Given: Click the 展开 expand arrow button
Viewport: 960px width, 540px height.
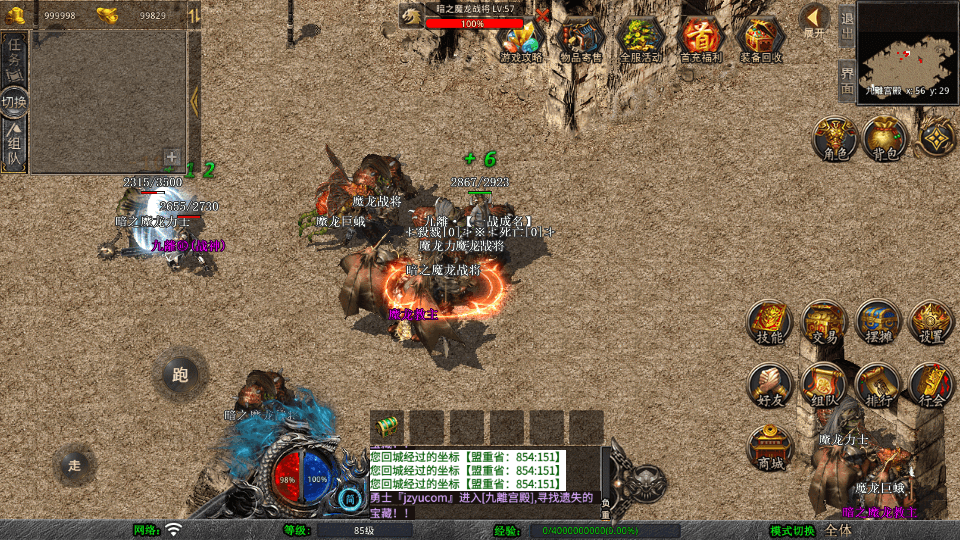Looking at the screenshot, I should (815, 19).
